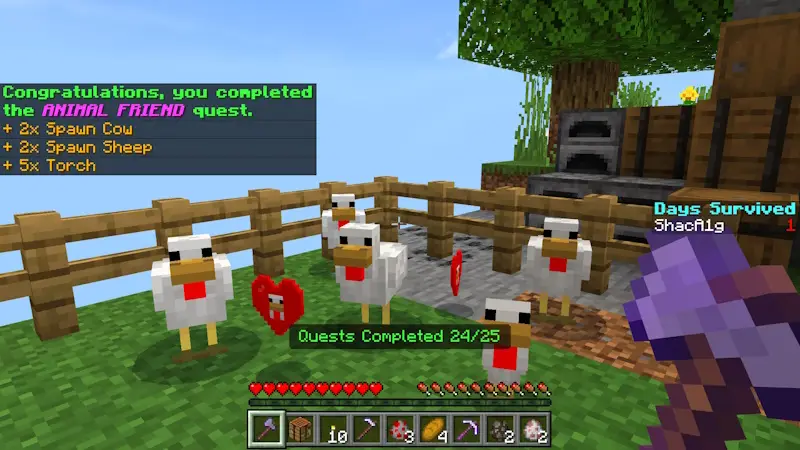Choose the stack of 10 torches
This screenshot has width=800, height=450.
pyautogui.click(x=332, y=429)
